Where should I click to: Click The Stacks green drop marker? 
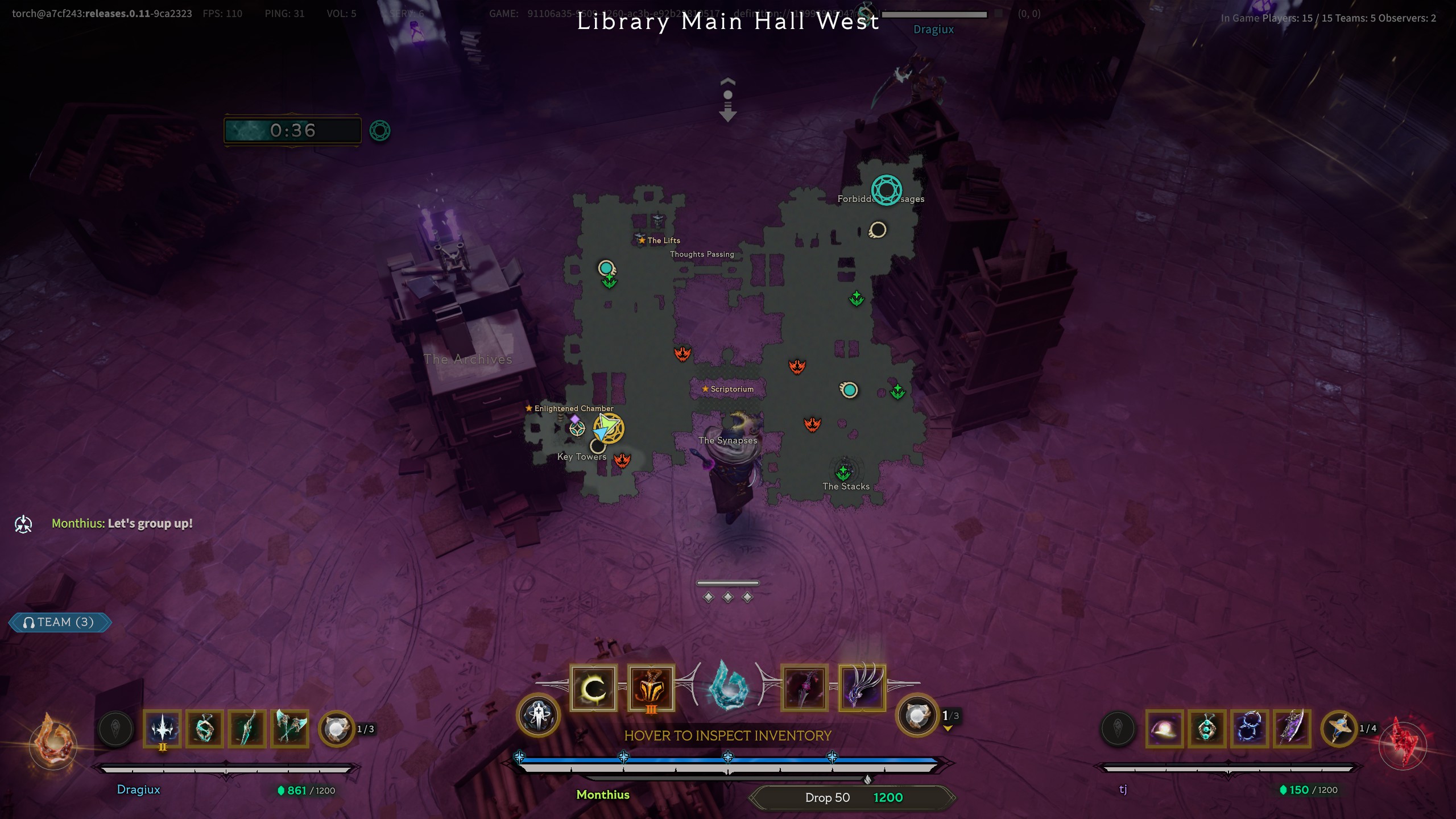point(843,472)
